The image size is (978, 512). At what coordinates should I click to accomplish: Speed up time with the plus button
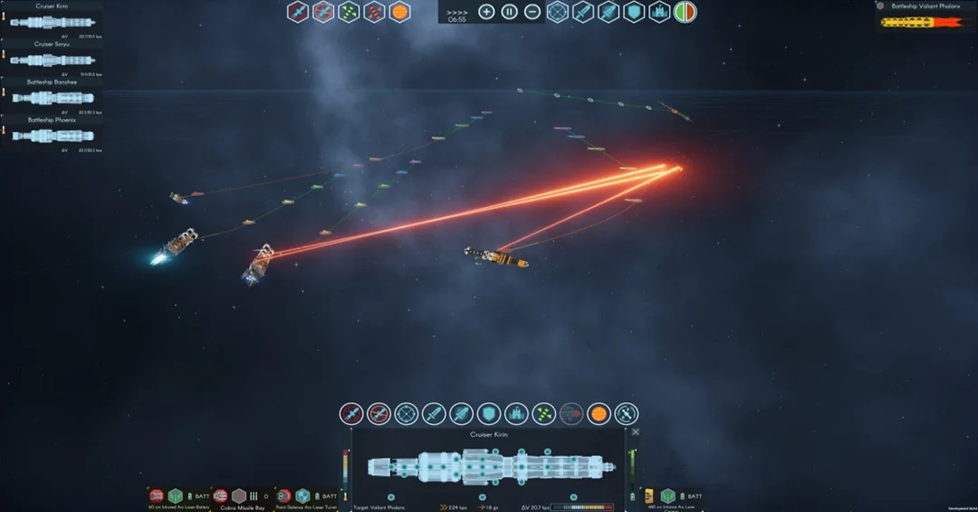[486, 12]
